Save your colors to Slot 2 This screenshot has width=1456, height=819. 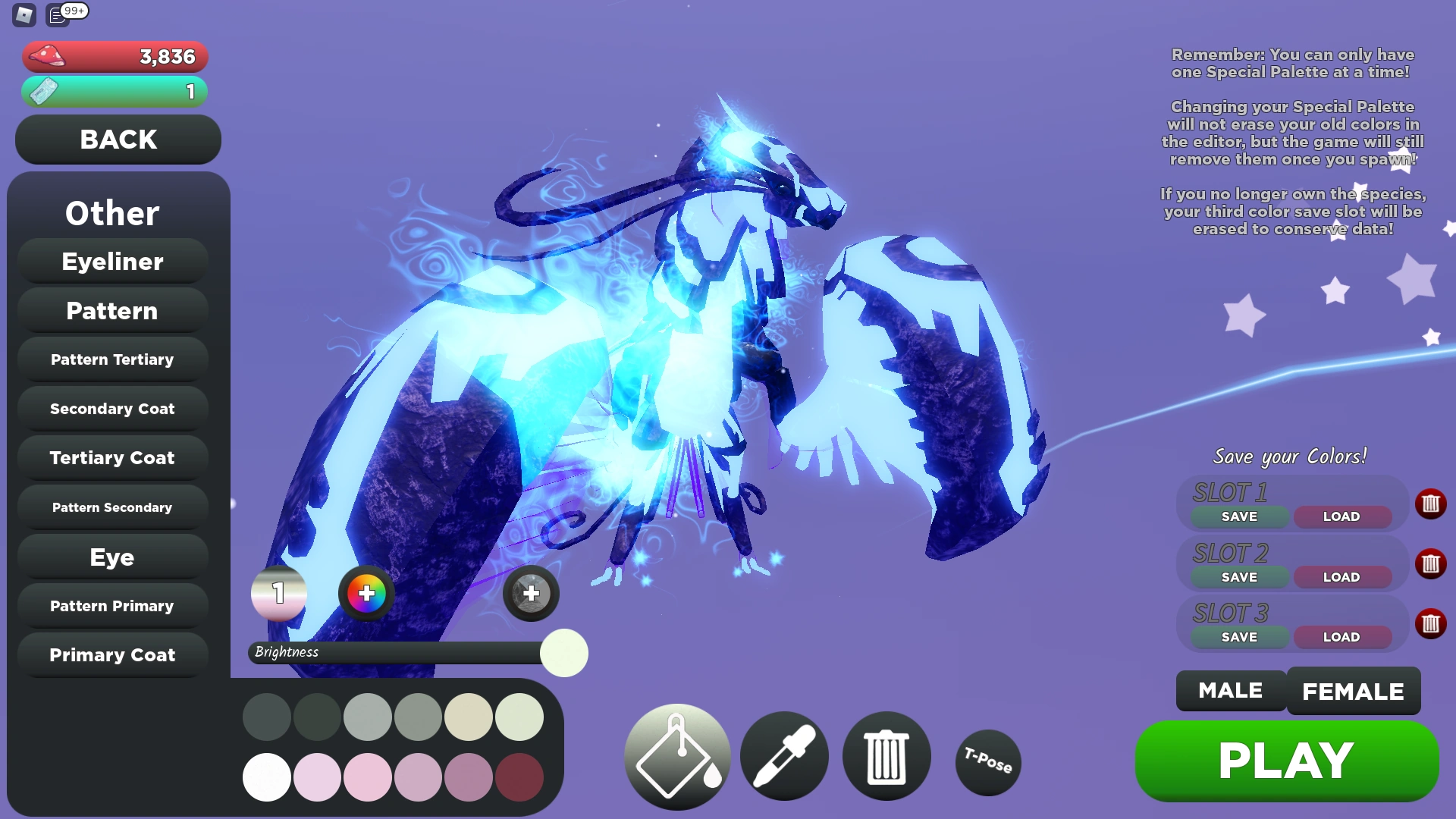point(1239,576)
